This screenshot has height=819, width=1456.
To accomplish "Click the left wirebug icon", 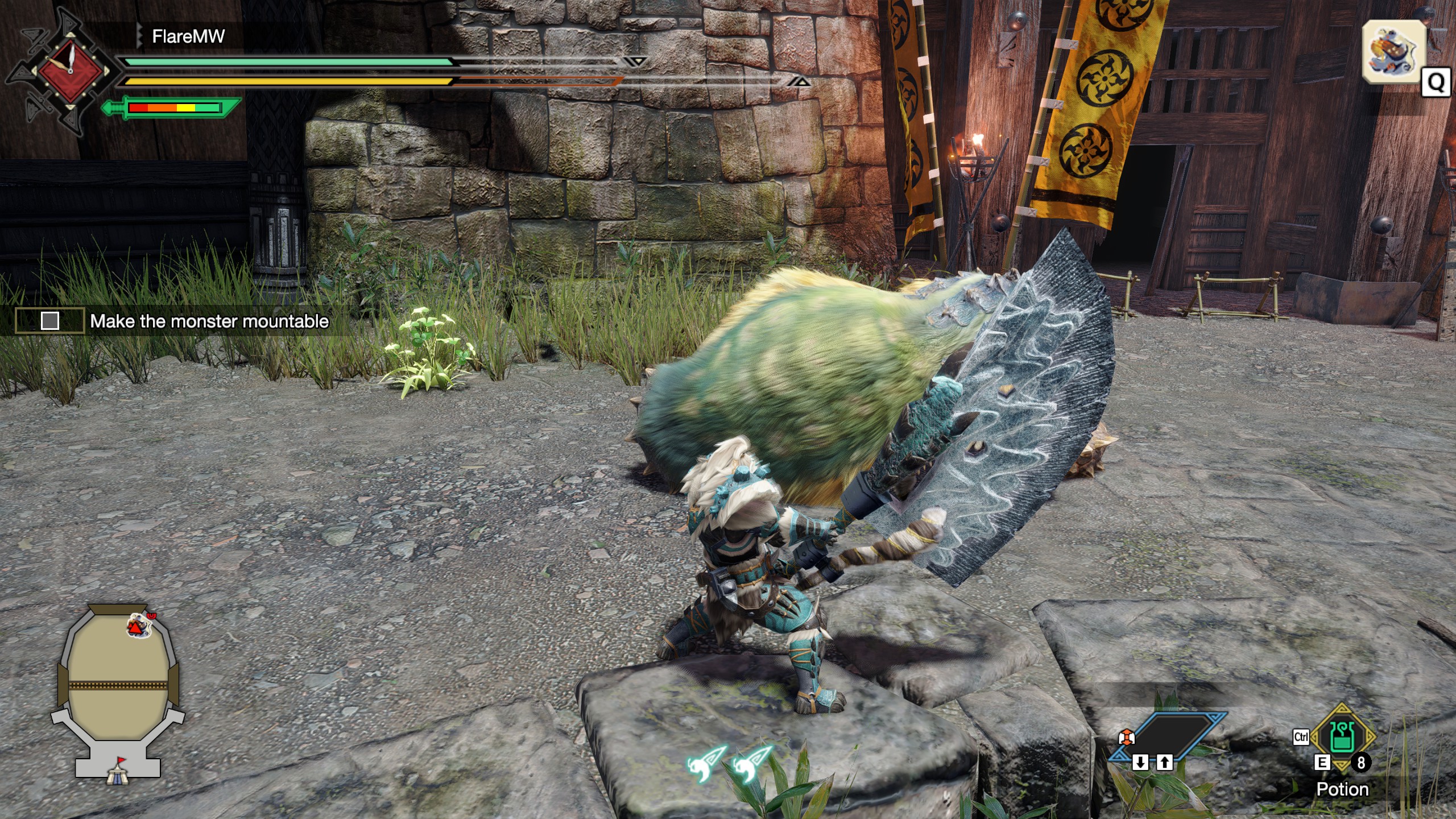I will click(706, 763).
